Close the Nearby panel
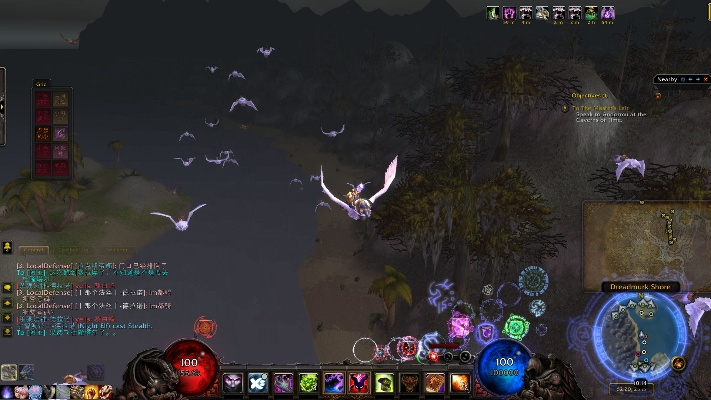This screenshot has width=711, height=400. (x=704, y=79)
